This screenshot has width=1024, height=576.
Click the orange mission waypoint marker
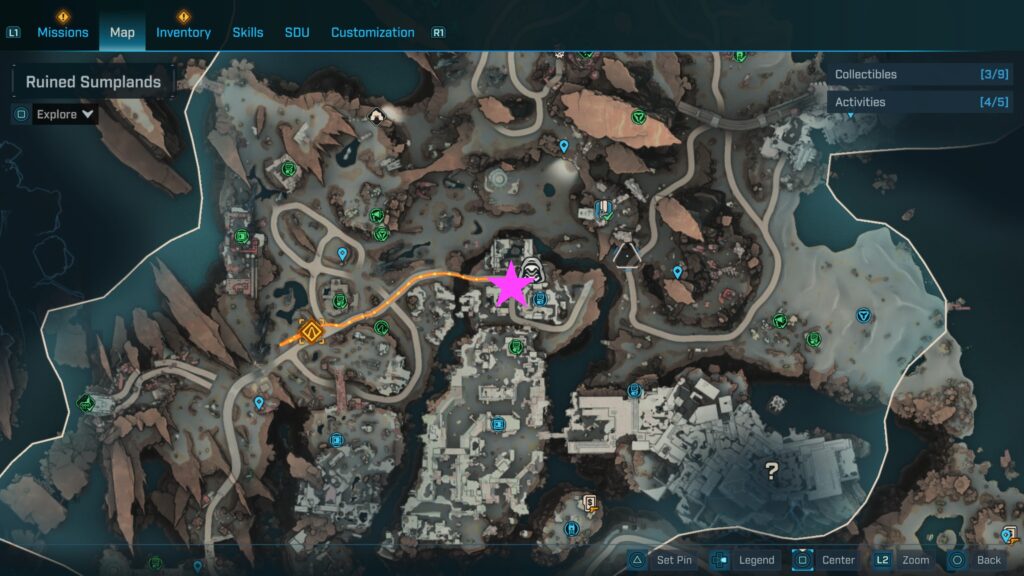pyautogui.click(x=311, y=330)
